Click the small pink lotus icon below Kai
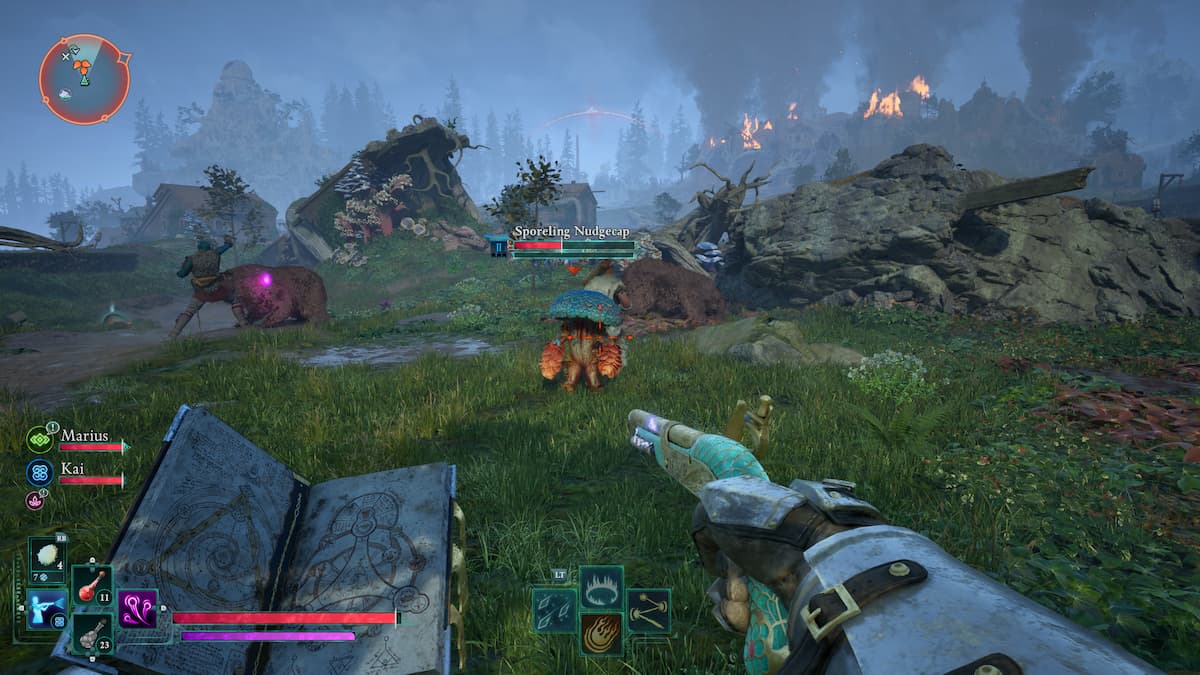Viewport: 1200px width, 675px height. [33, 499]
